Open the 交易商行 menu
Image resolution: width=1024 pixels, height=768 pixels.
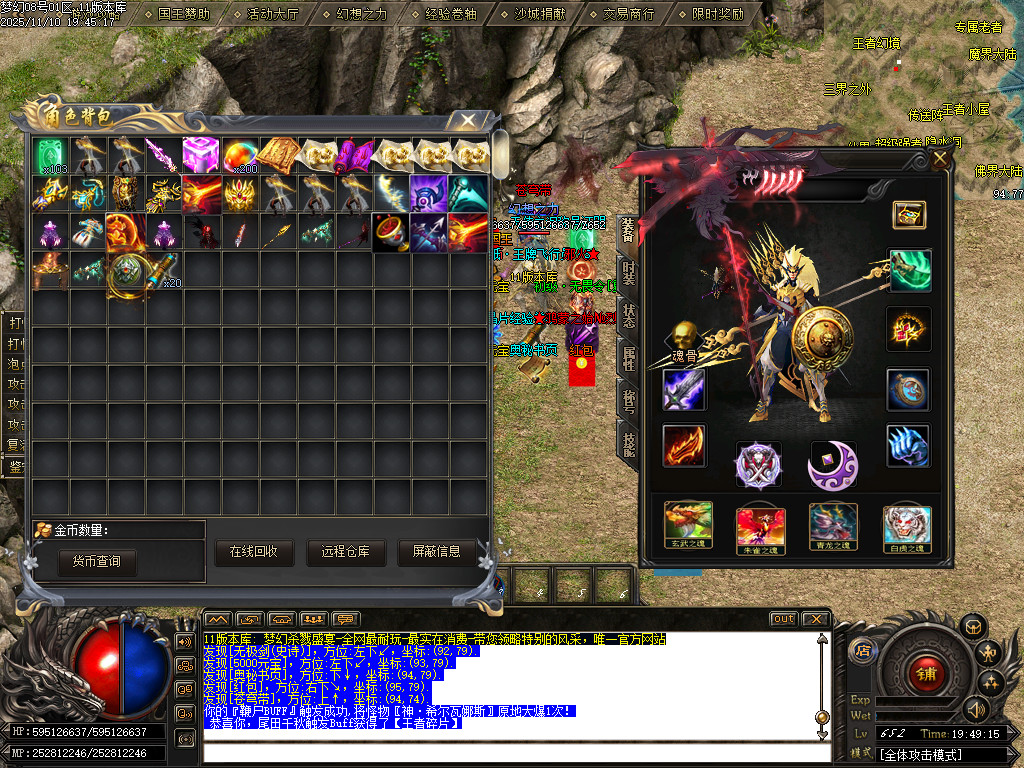(x=628, y=14)
